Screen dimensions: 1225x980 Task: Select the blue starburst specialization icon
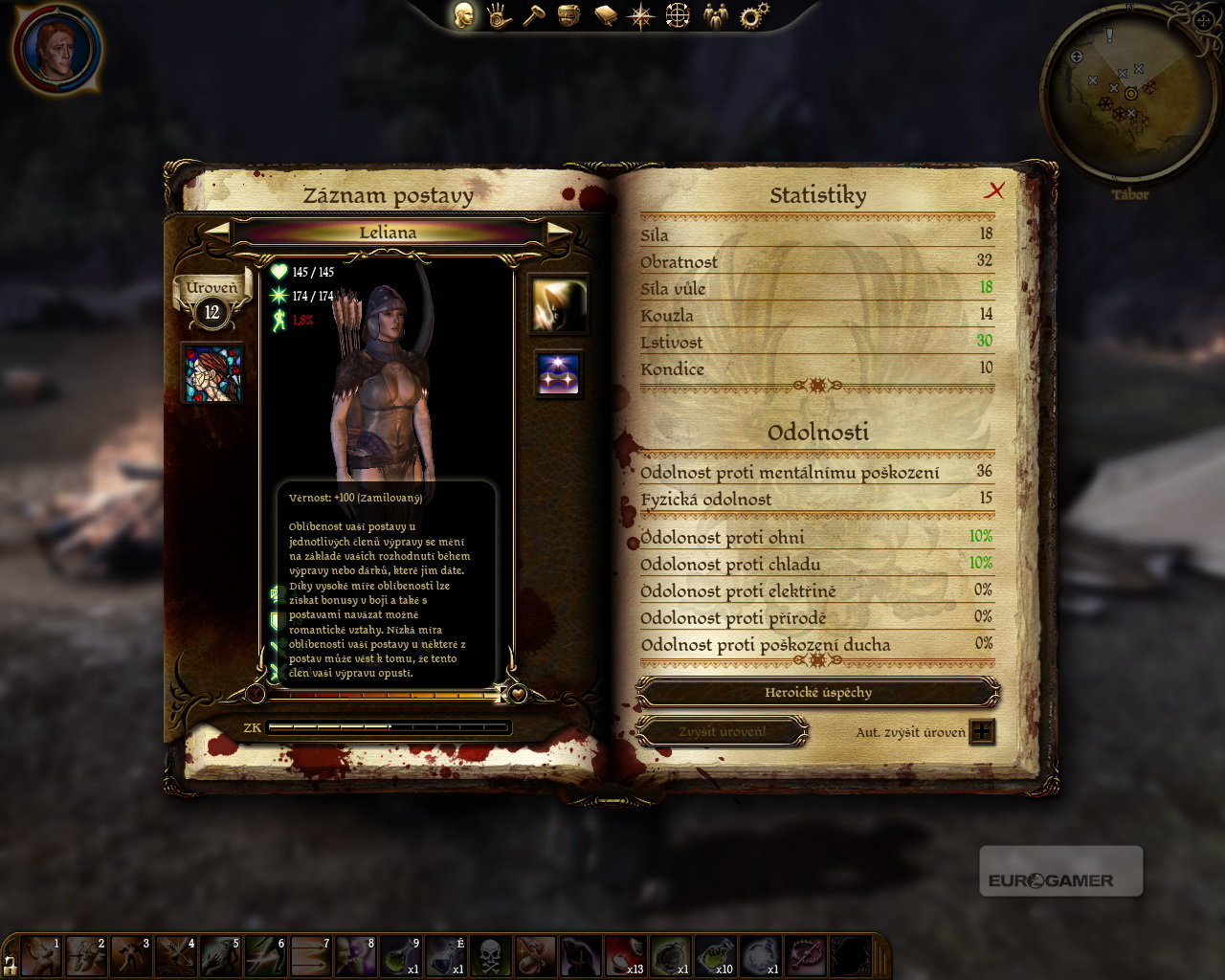[x=558, y=374]
